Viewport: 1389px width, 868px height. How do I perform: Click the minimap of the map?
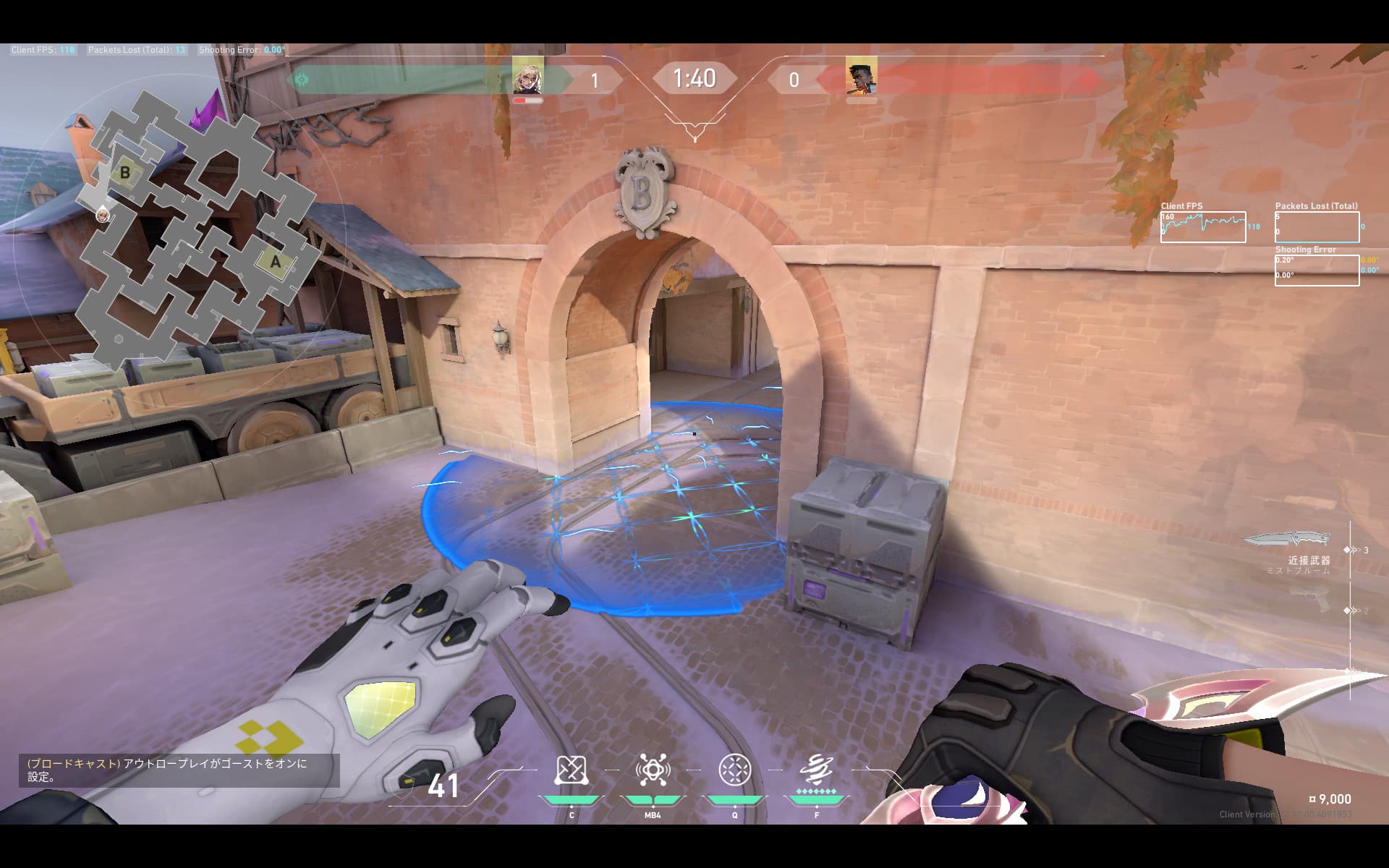point(195,231)
